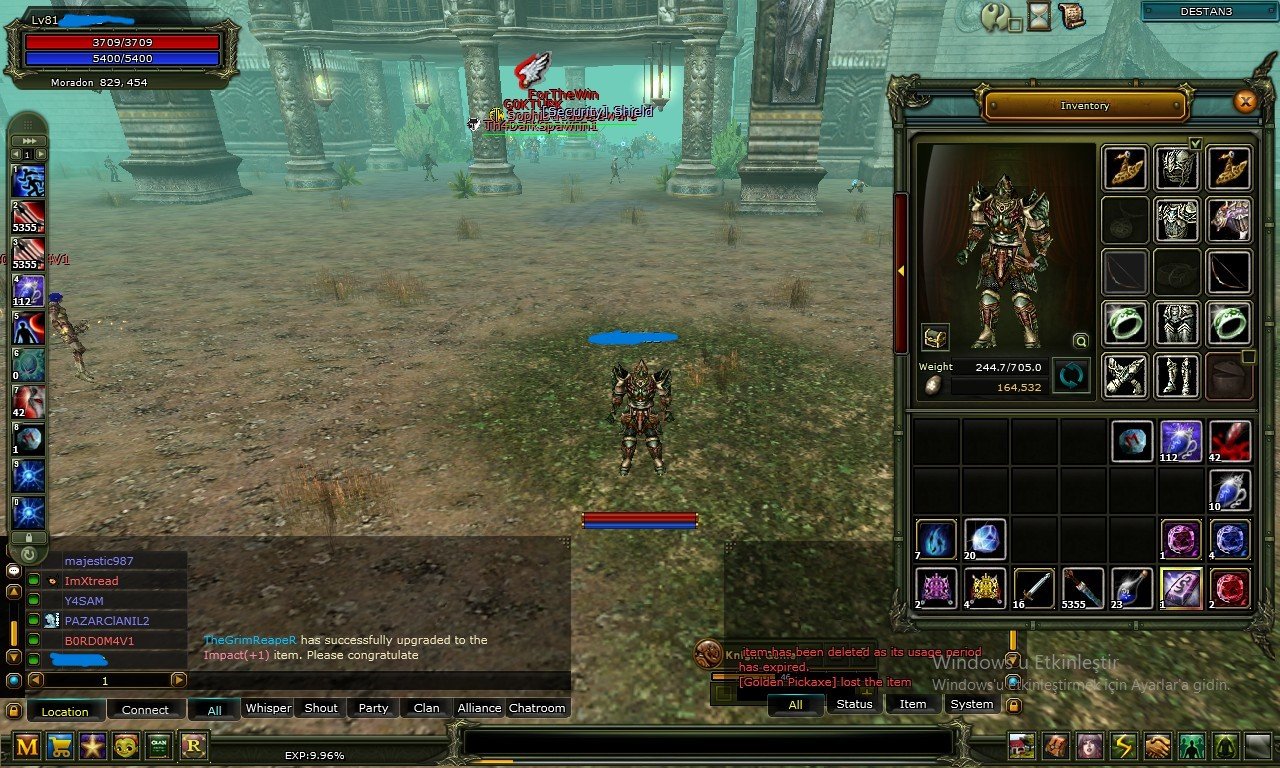Screen dimensions: 1280x768
Task: Switch to the Clan chat tab
Action: [426, 708]
